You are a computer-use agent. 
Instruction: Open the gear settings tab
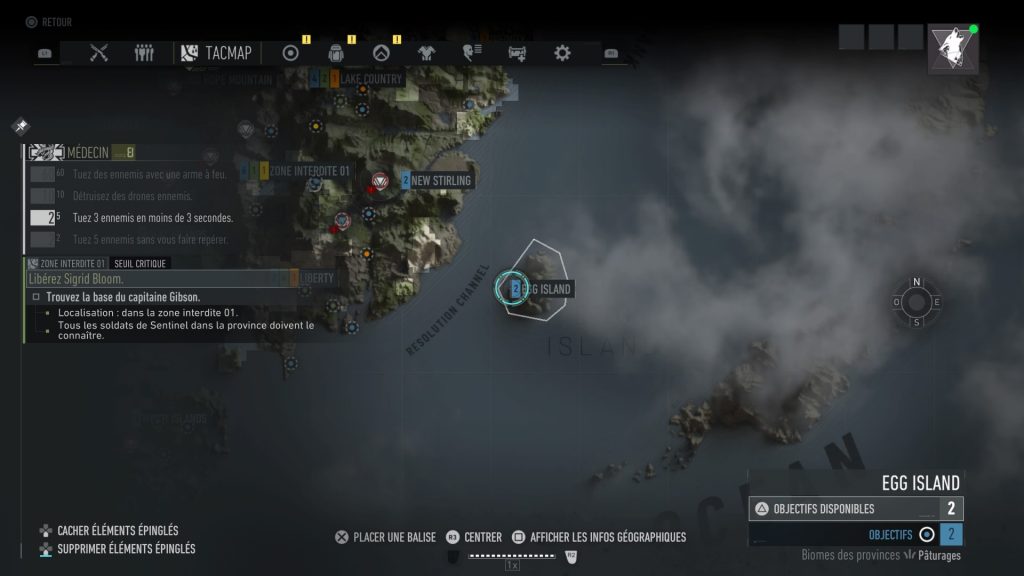tap(562, 53)
